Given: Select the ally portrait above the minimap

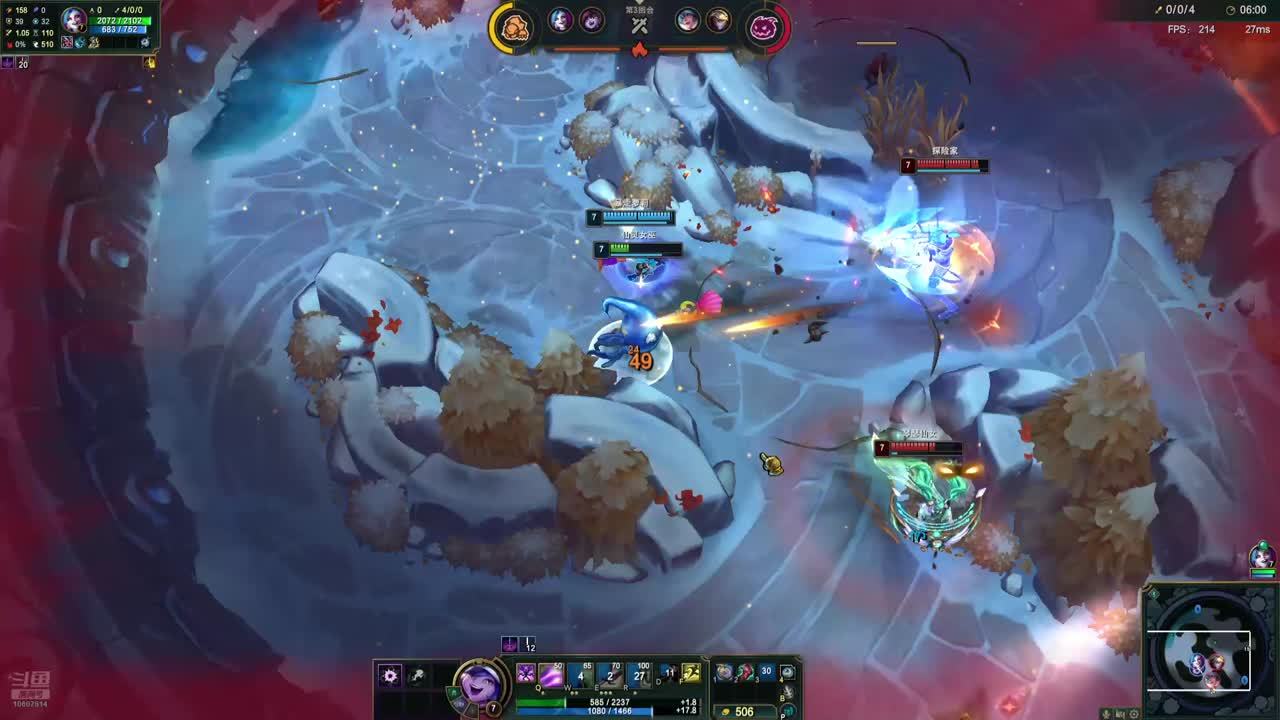Looking at the screenshot, I should pyautogui.click(x=1262, y=557).
